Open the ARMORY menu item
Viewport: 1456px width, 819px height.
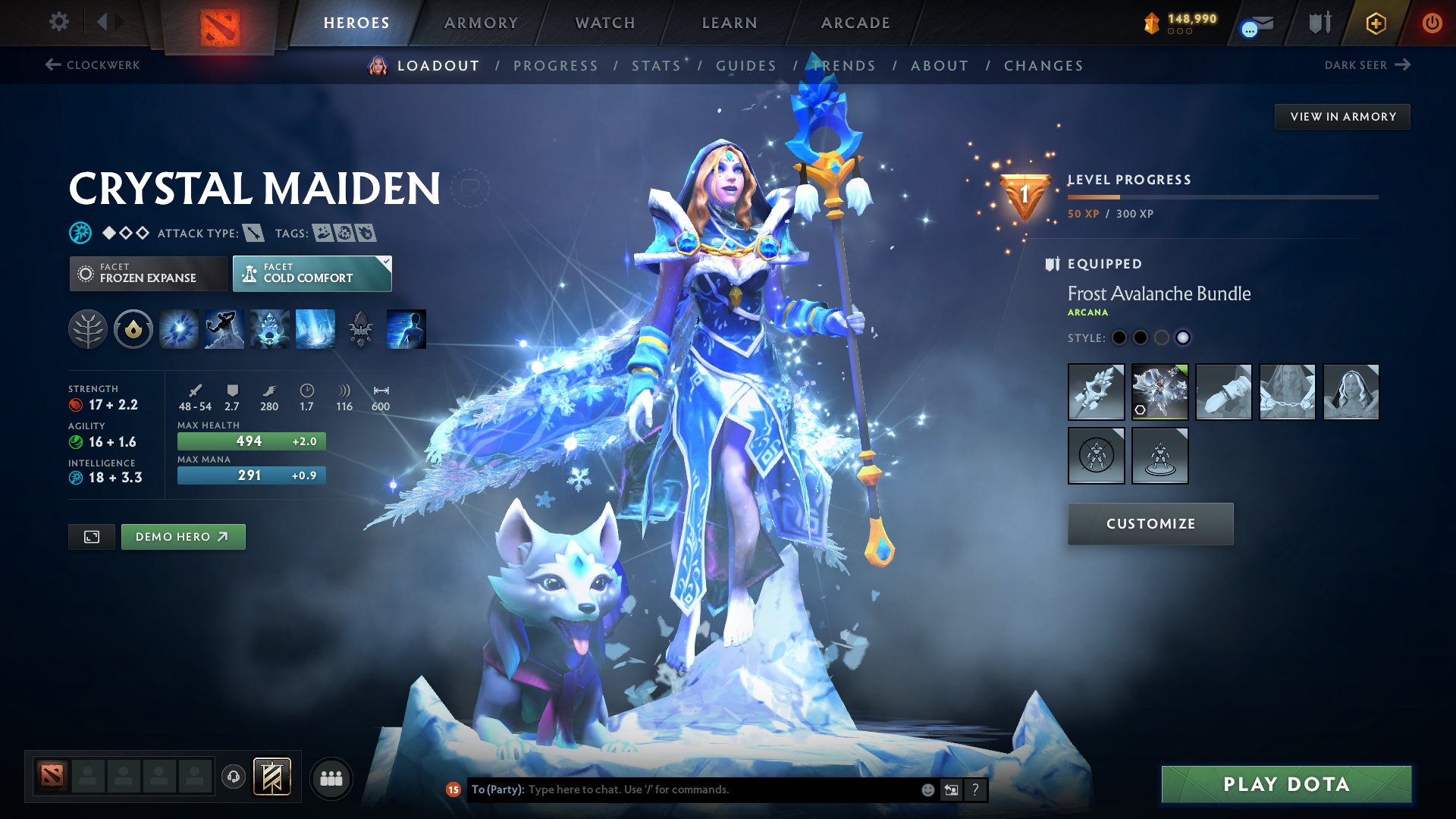click(481, 23)
